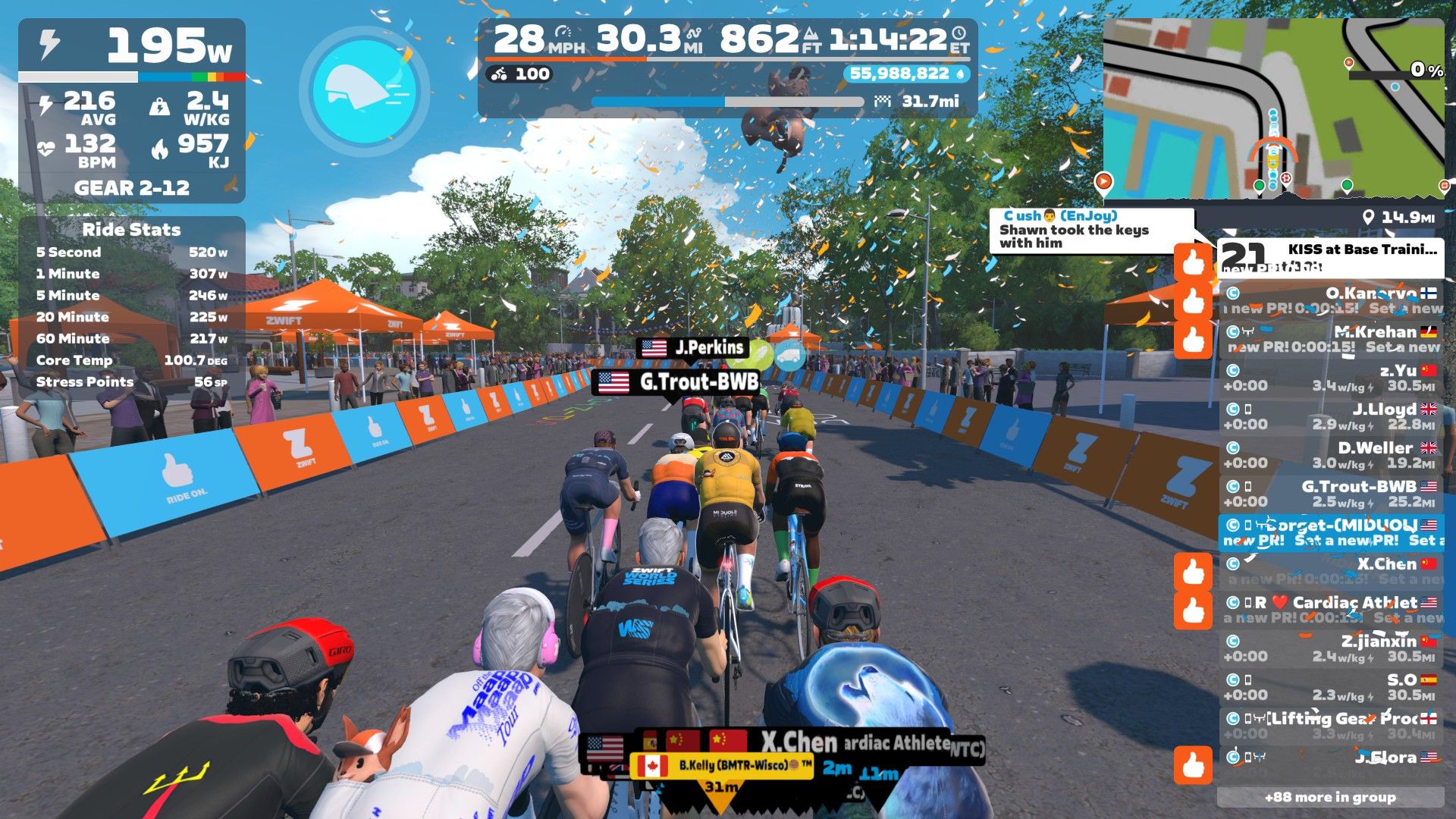The height and width of the screenshot is (819, 1456).
Task: Select J.Lloyd in the nearby riders list
Action: tap(1331, 417)
